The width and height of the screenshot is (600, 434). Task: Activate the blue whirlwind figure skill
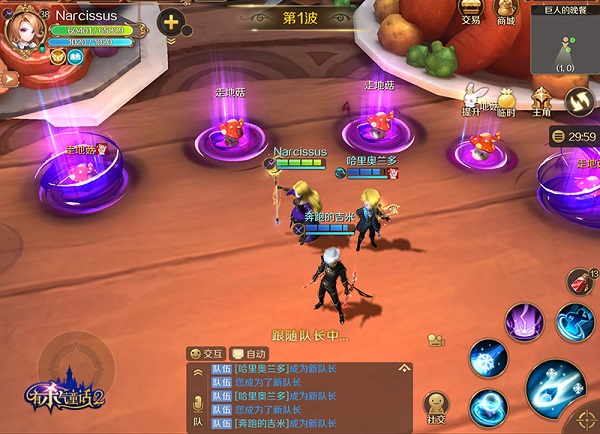click(x=576, y=320)
